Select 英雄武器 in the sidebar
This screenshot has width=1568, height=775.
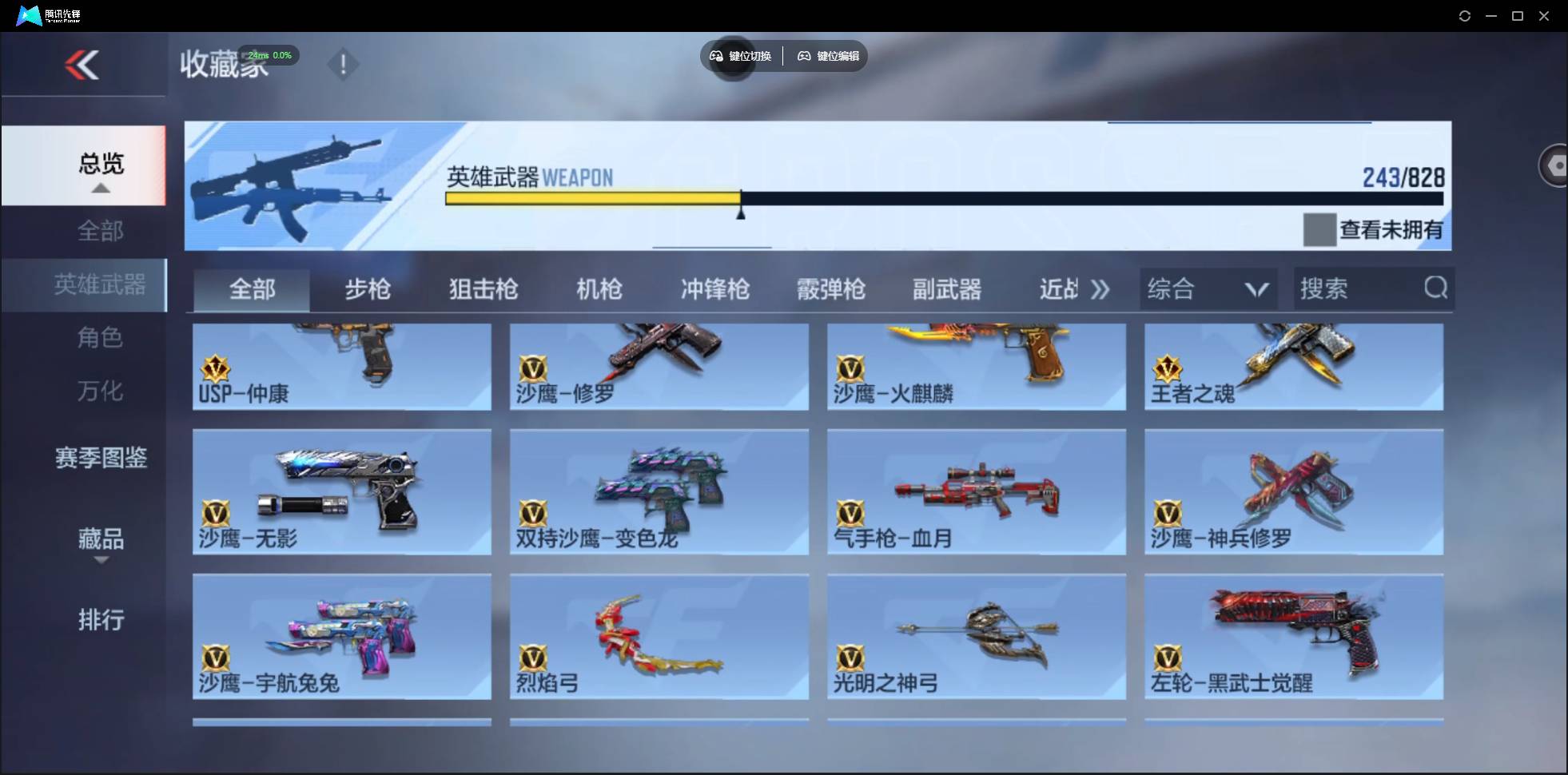100,284
